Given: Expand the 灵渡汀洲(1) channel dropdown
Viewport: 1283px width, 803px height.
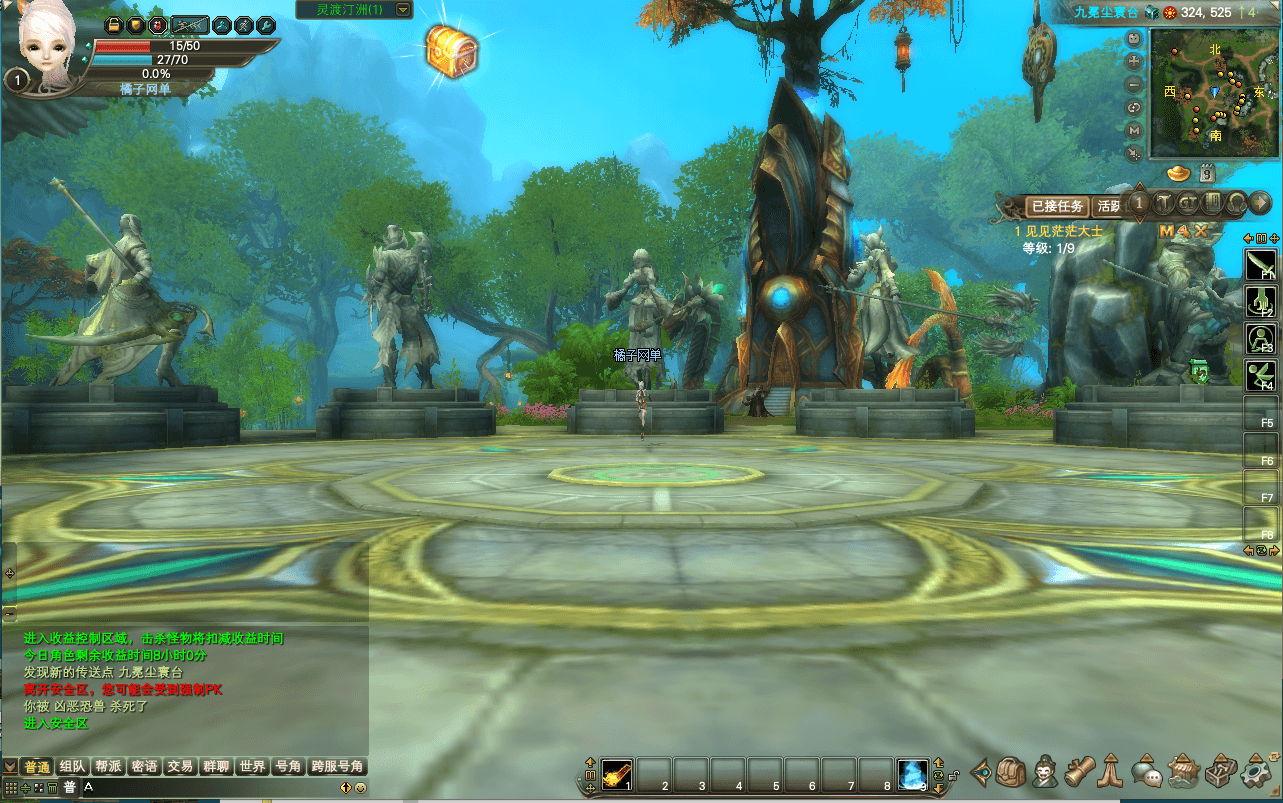Looking at the screenshot, I should coord(403,10).
